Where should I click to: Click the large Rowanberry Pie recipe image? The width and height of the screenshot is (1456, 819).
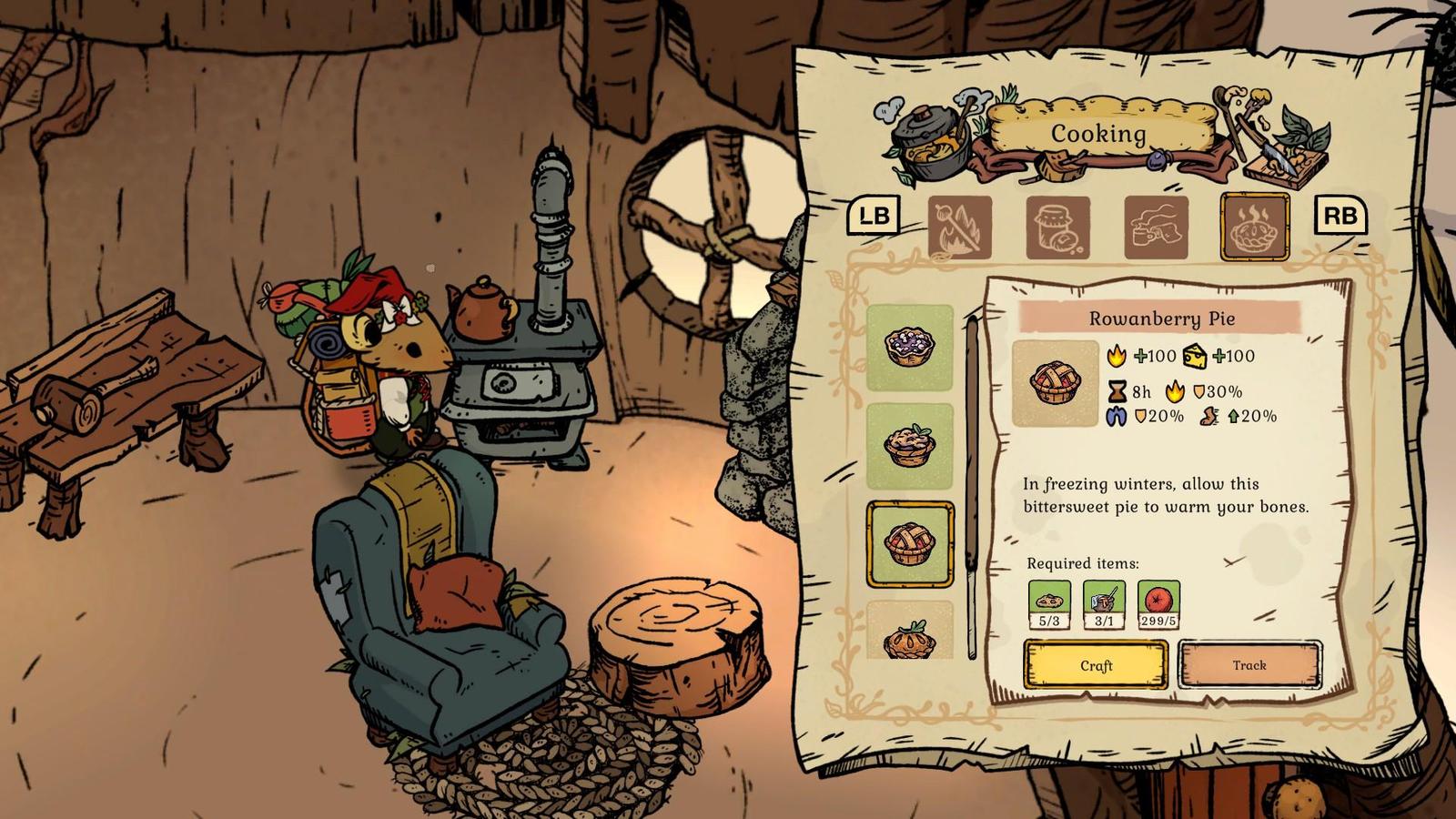pyautogui.click(x=1056, y=382)
